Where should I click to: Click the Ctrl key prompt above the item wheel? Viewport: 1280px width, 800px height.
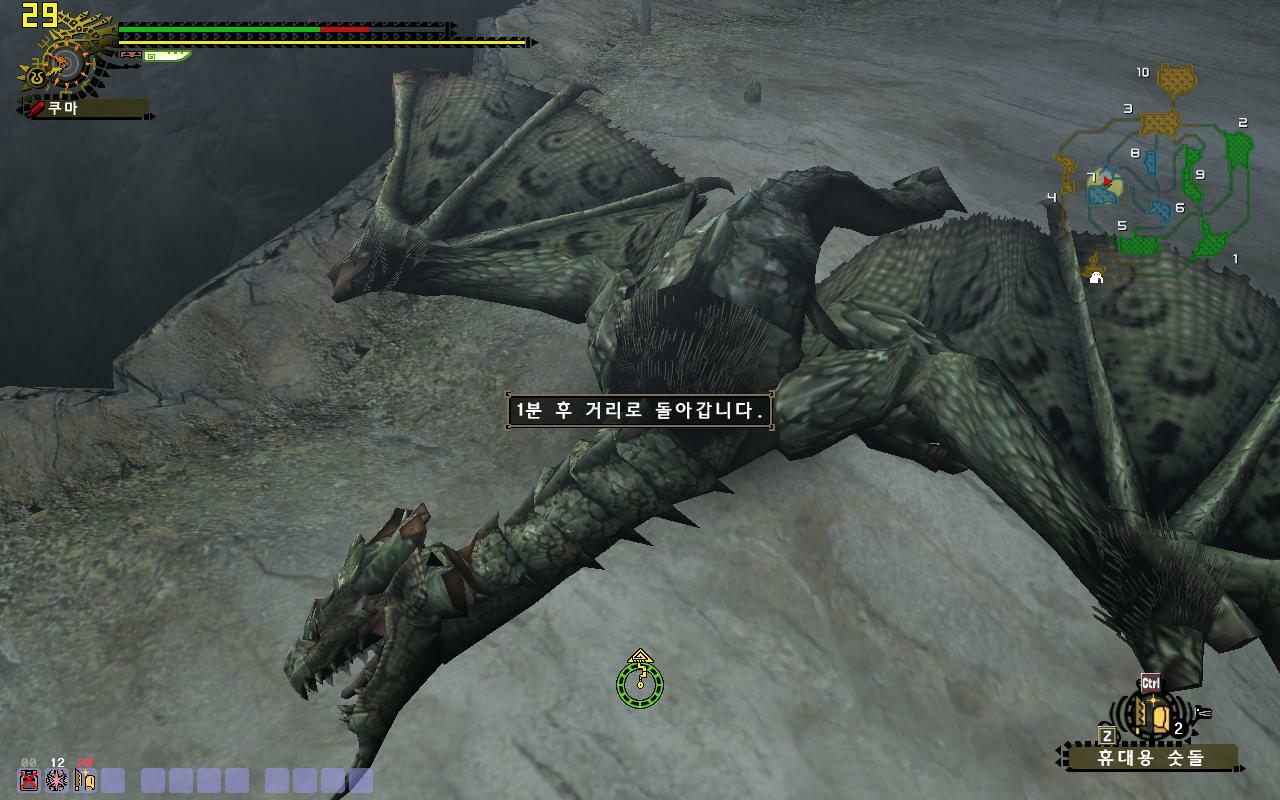[x=1150, y=680]
